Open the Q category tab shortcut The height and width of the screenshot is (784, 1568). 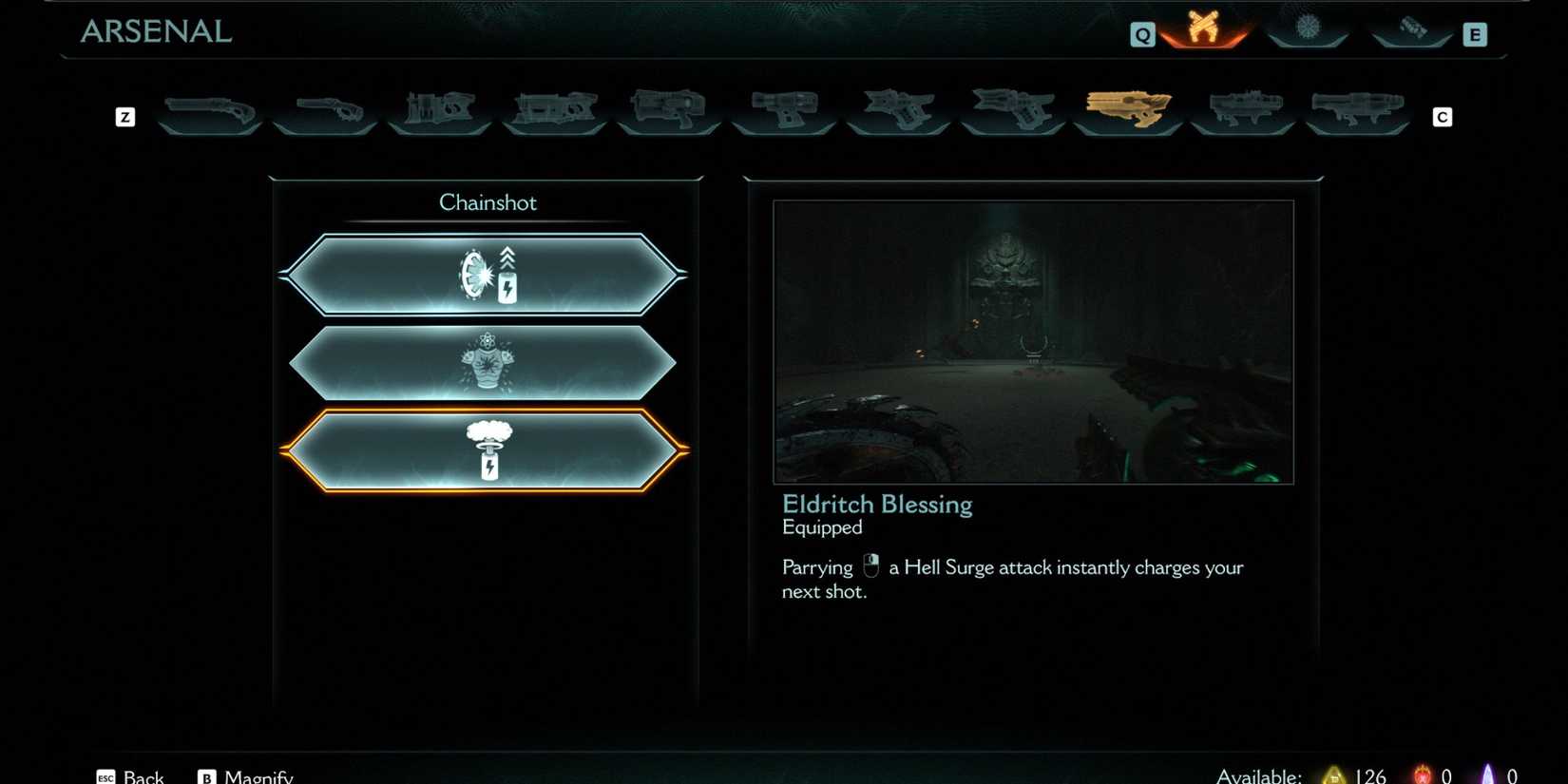point(1144,33)
